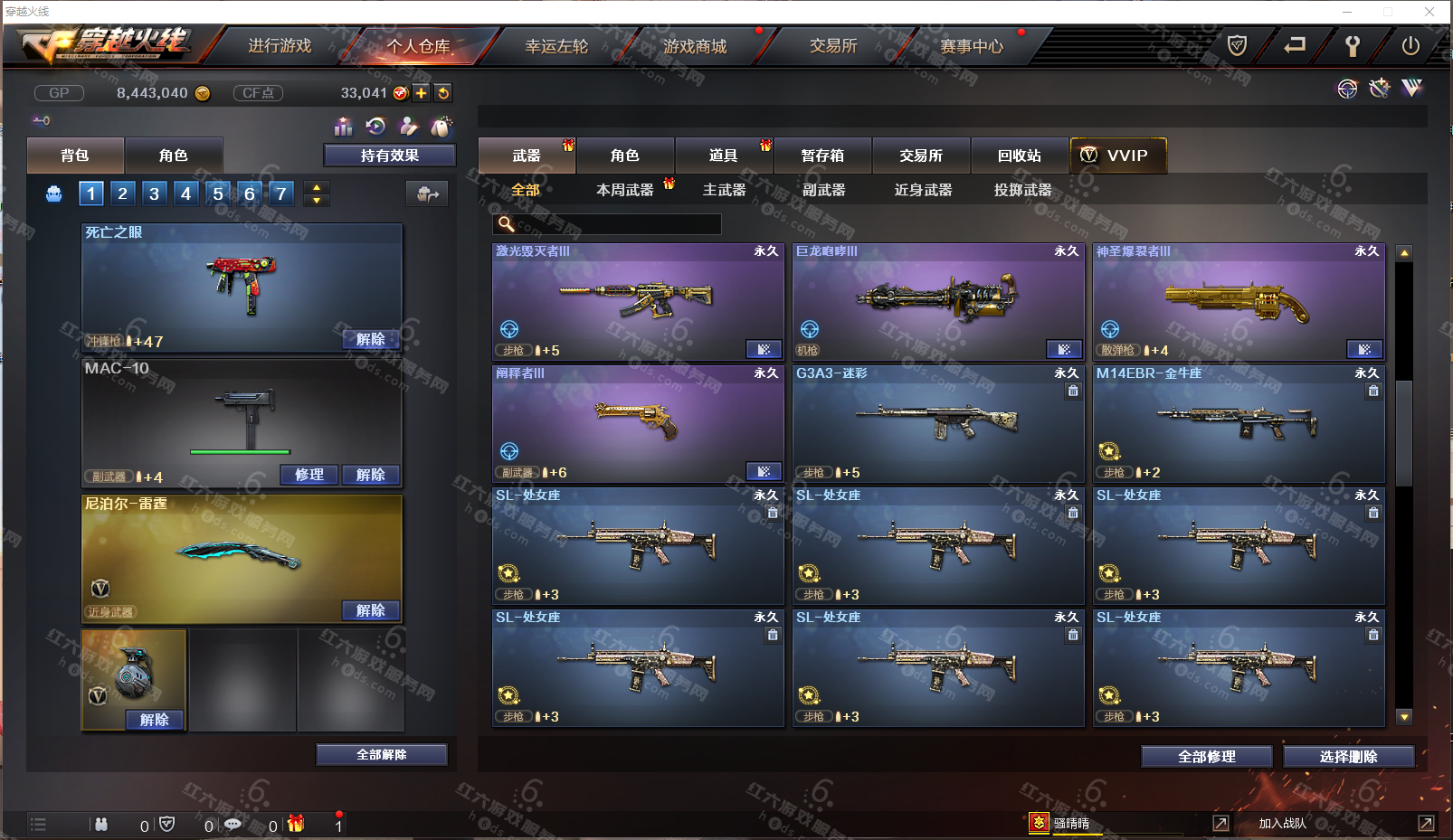Click the 全部修理 button
Viewport: 1453px width, 840px height.
[1206, 757]
